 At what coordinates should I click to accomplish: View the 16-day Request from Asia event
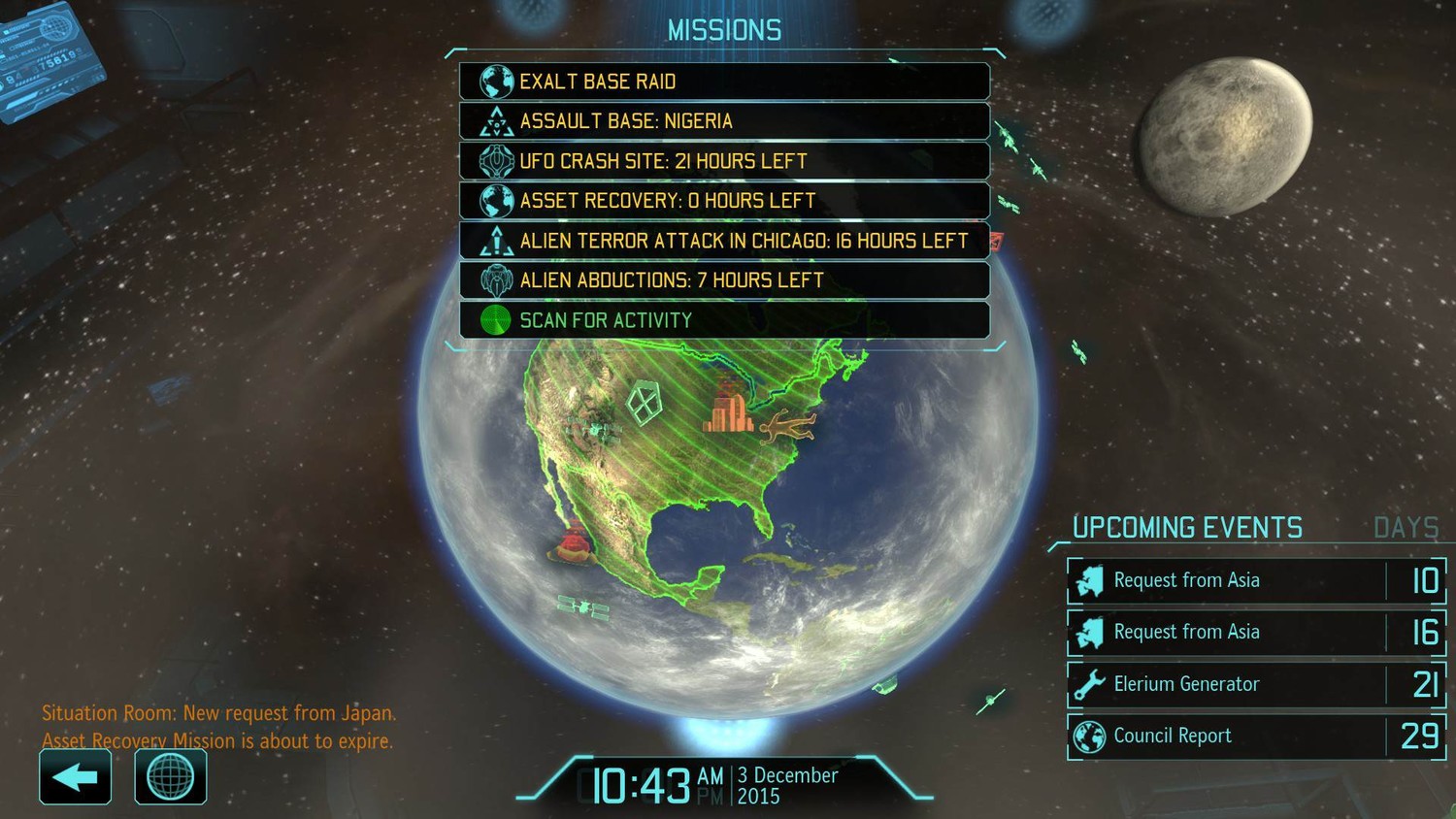point(1256,633)
